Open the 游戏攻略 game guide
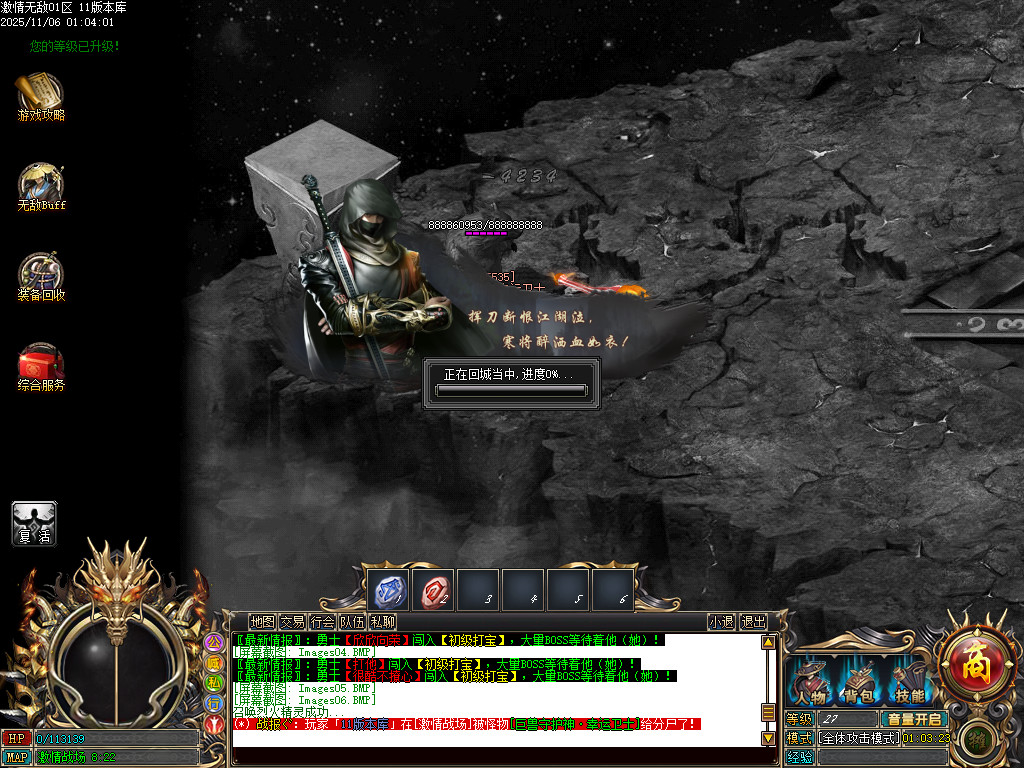 (x=40, y=94)
